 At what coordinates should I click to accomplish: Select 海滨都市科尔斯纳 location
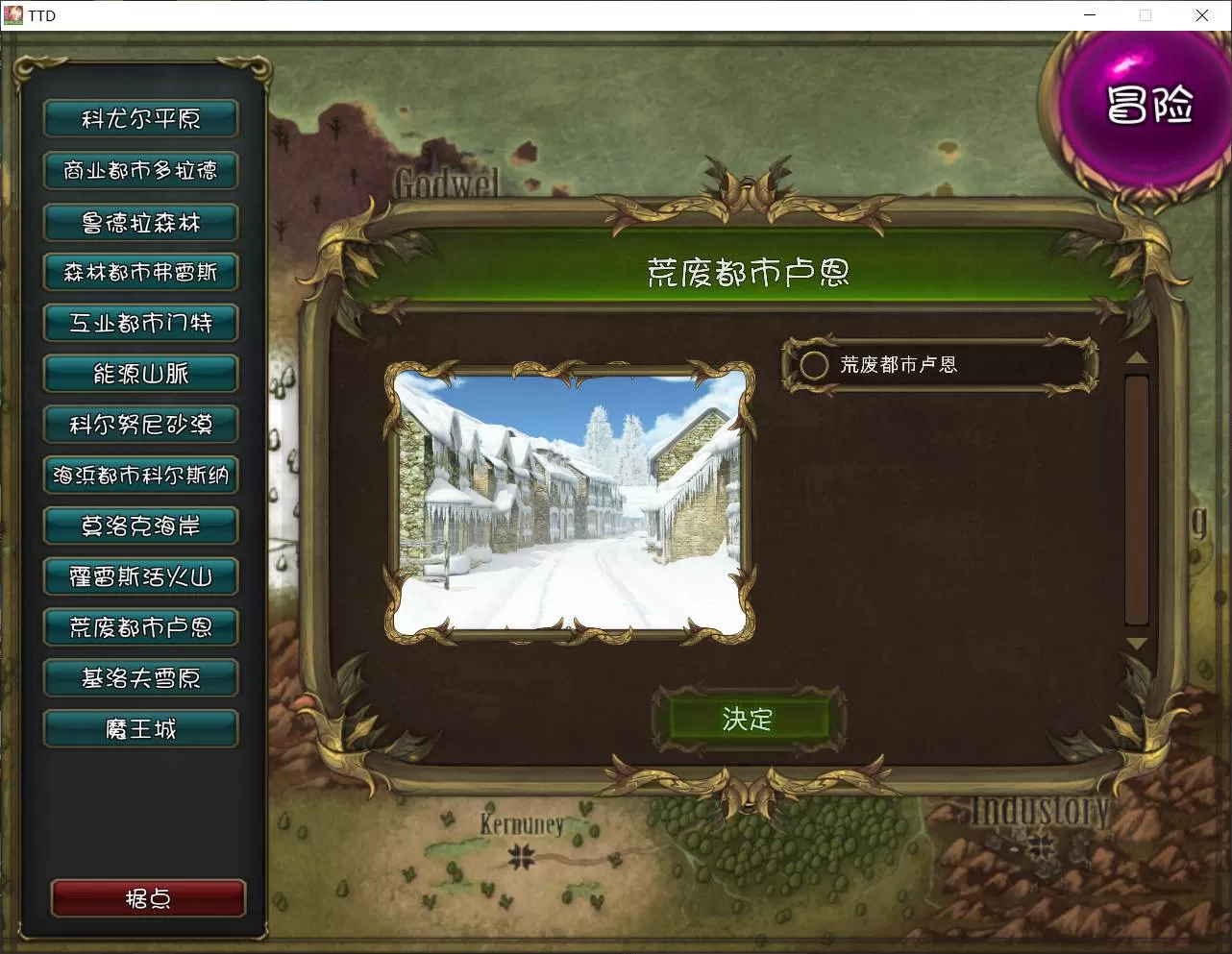140,475
